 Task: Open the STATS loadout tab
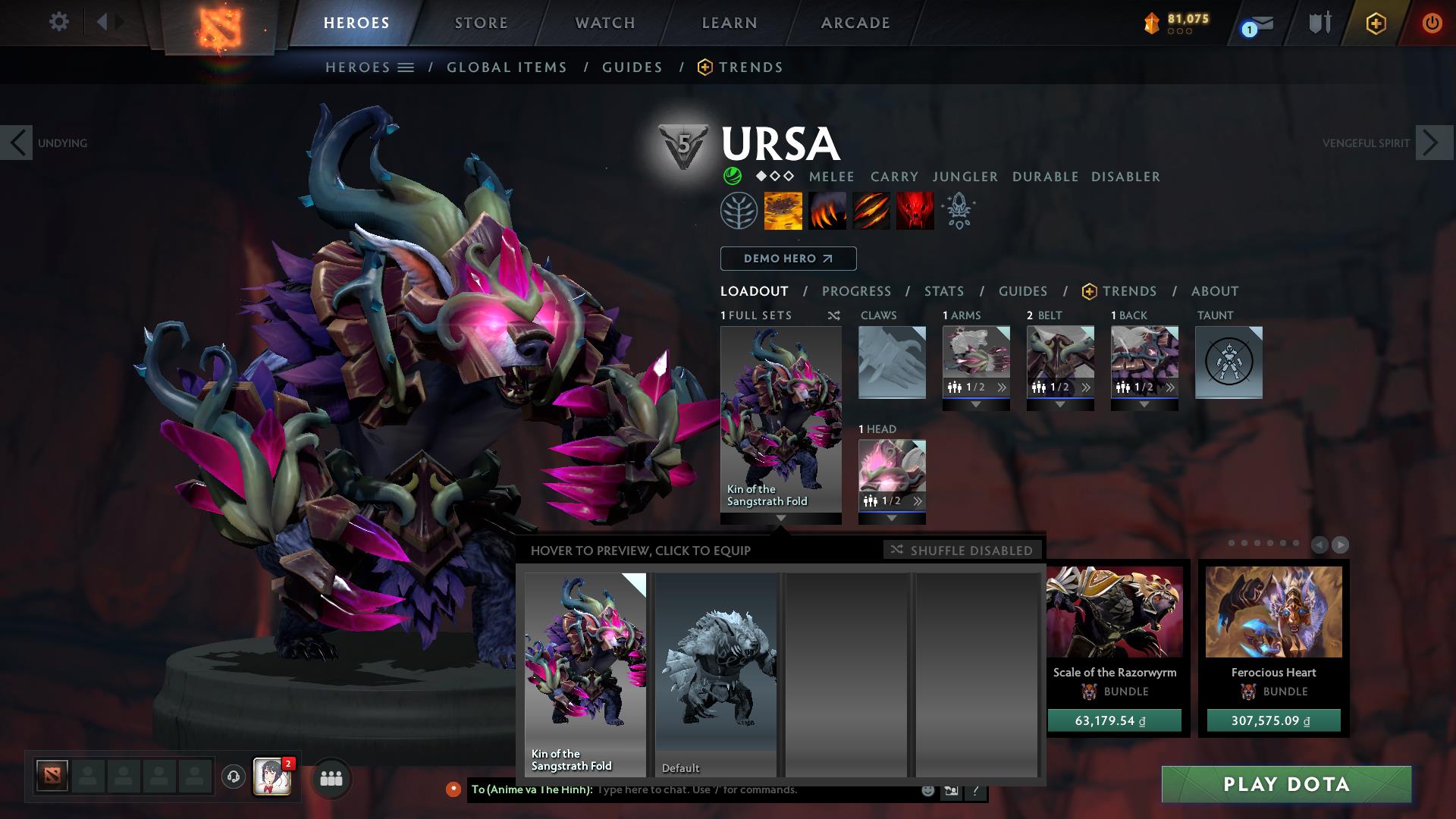click(x=943, y=291)
